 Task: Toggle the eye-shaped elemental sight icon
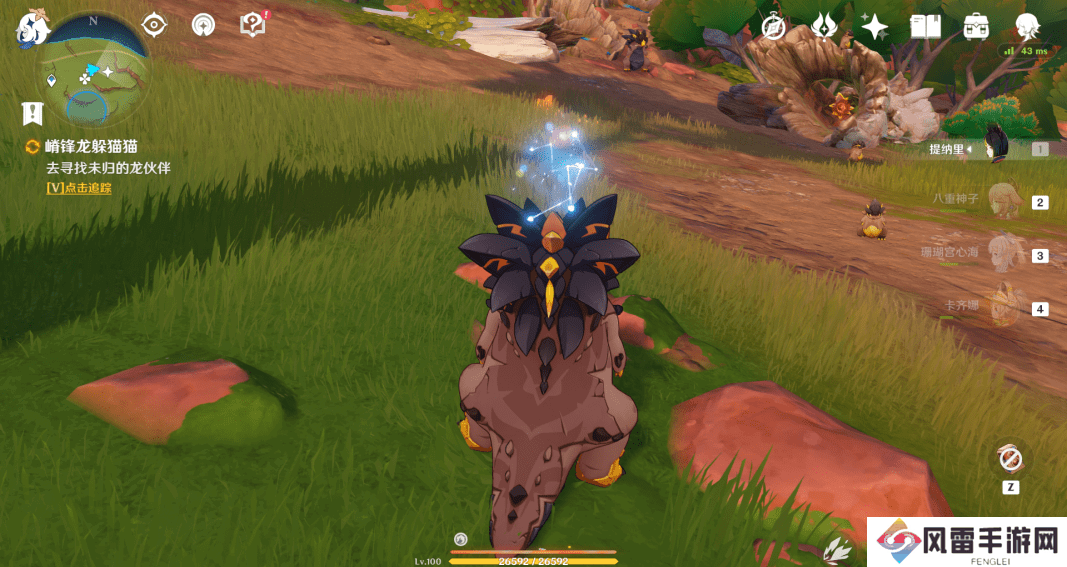pyautogui.click(x=154, y=25)
